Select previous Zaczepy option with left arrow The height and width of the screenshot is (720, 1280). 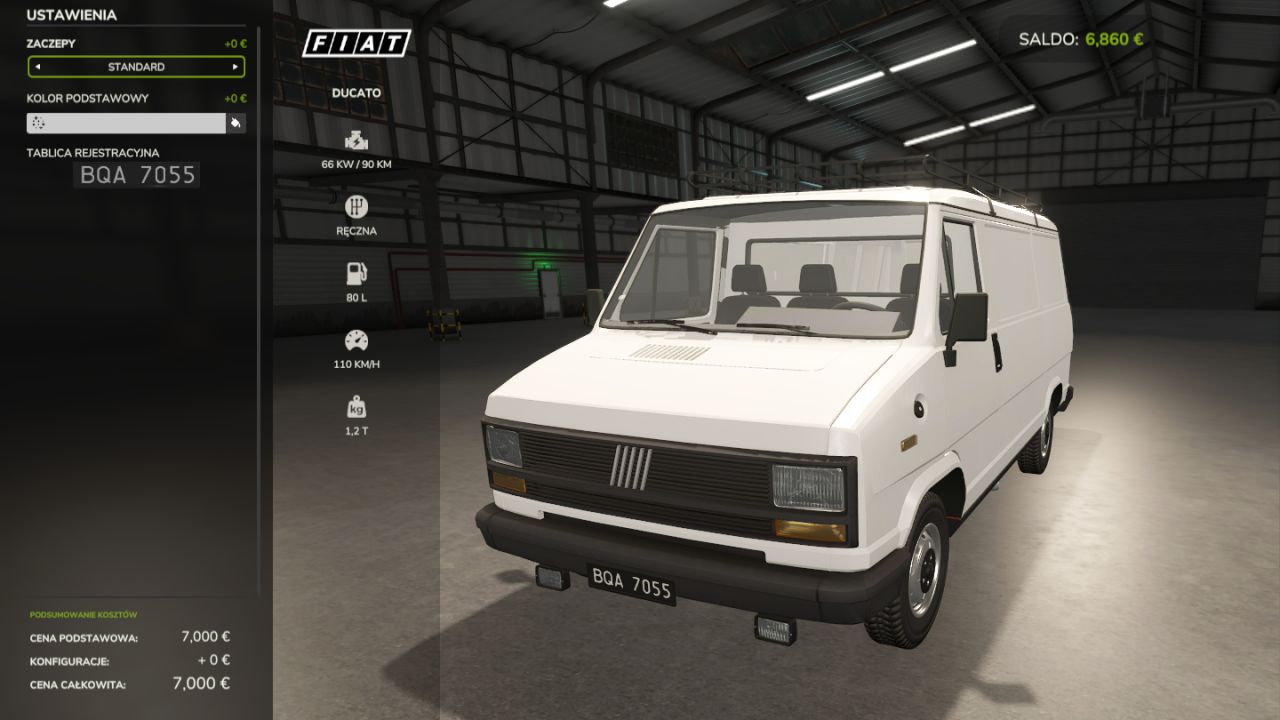tap(38, 67)
